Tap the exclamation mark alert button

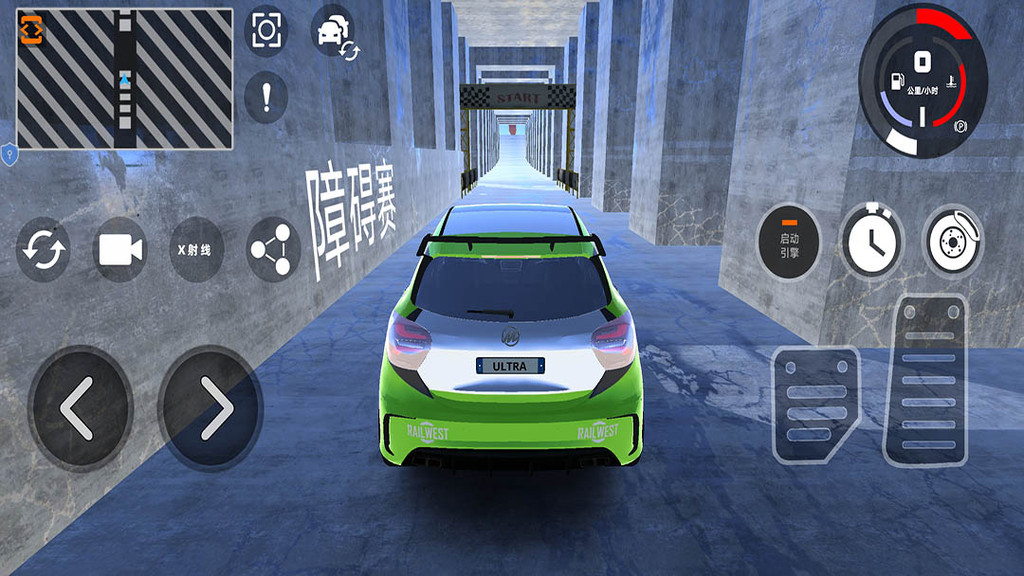[266, 97]
